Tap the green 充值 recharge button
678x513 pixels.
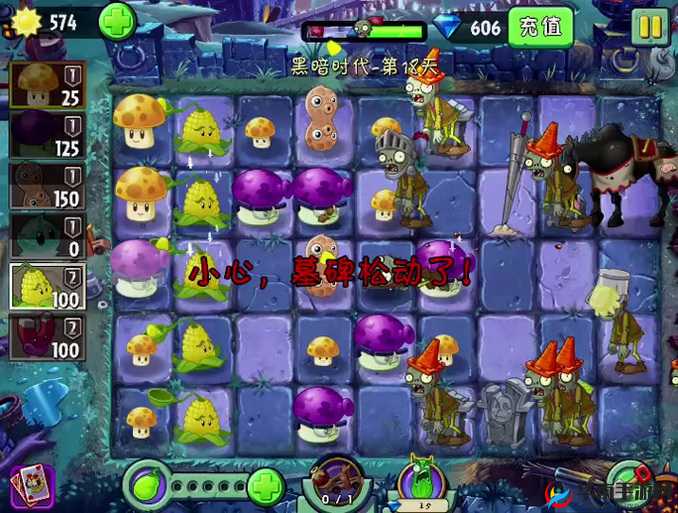[x=540, y=27]
